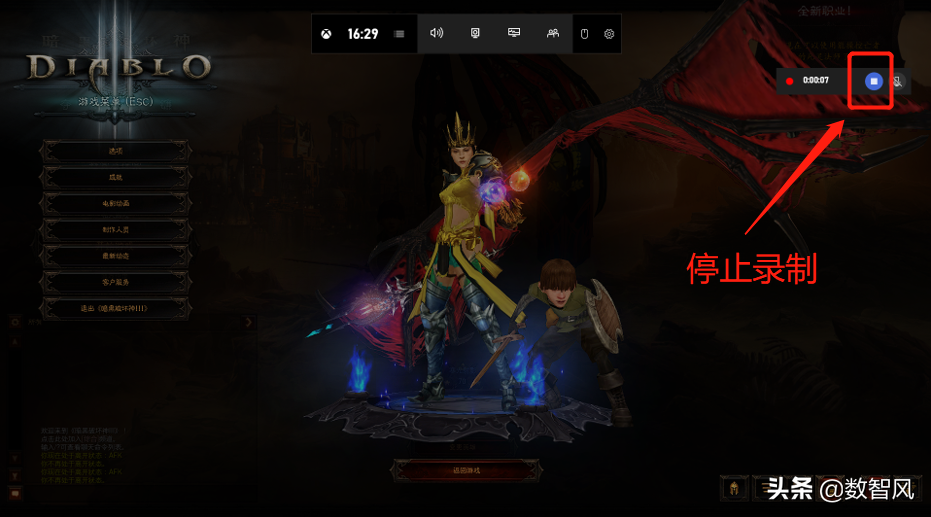The image size is (931, 517).
Task: Toggle Game Bar mouse click-through icon
Action: pyautogui.click(x=585, y=34)
